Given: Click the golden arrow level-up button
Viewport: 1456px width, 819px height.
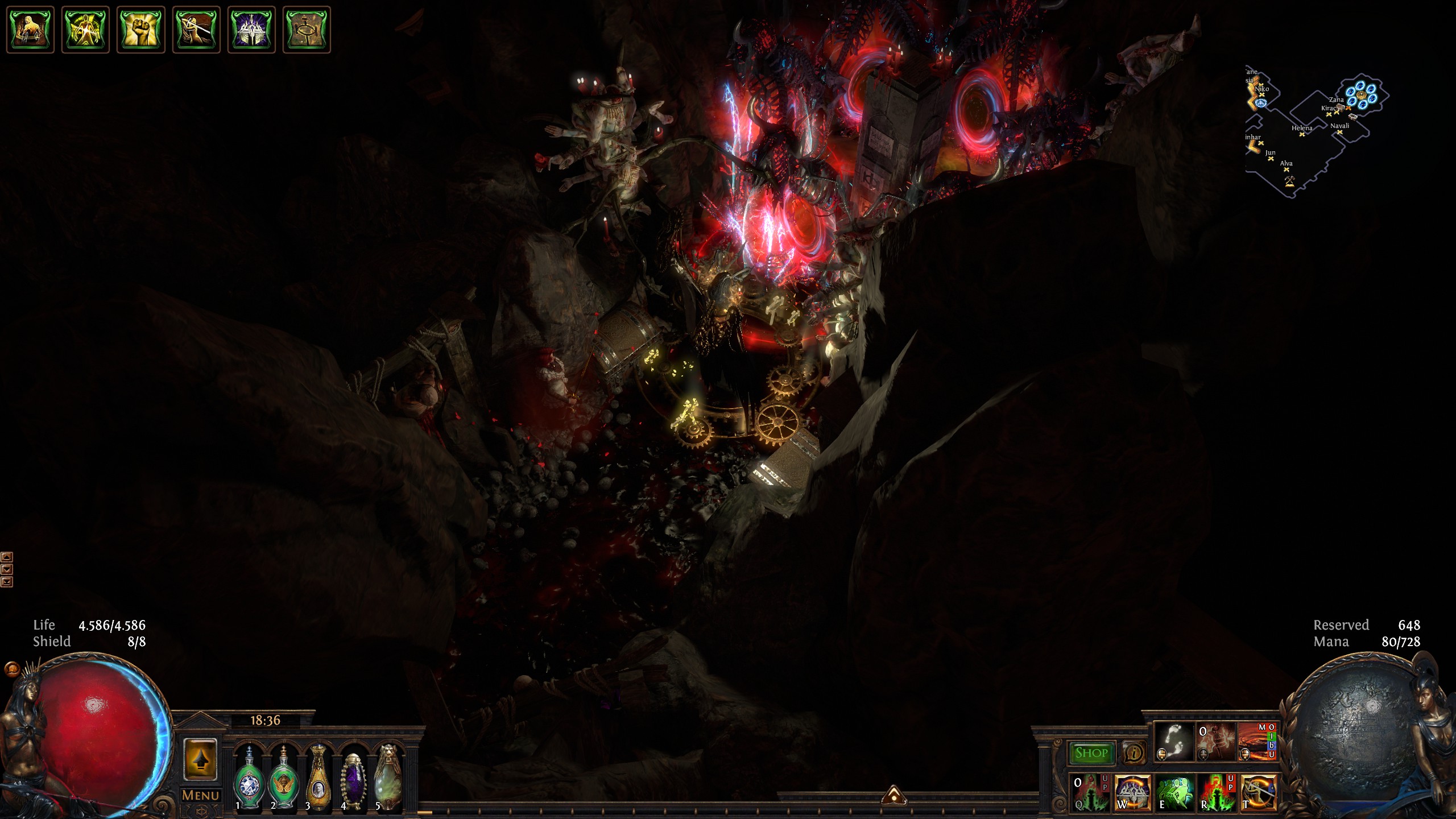Looking at the screenshot, I should tap(200, 760).
